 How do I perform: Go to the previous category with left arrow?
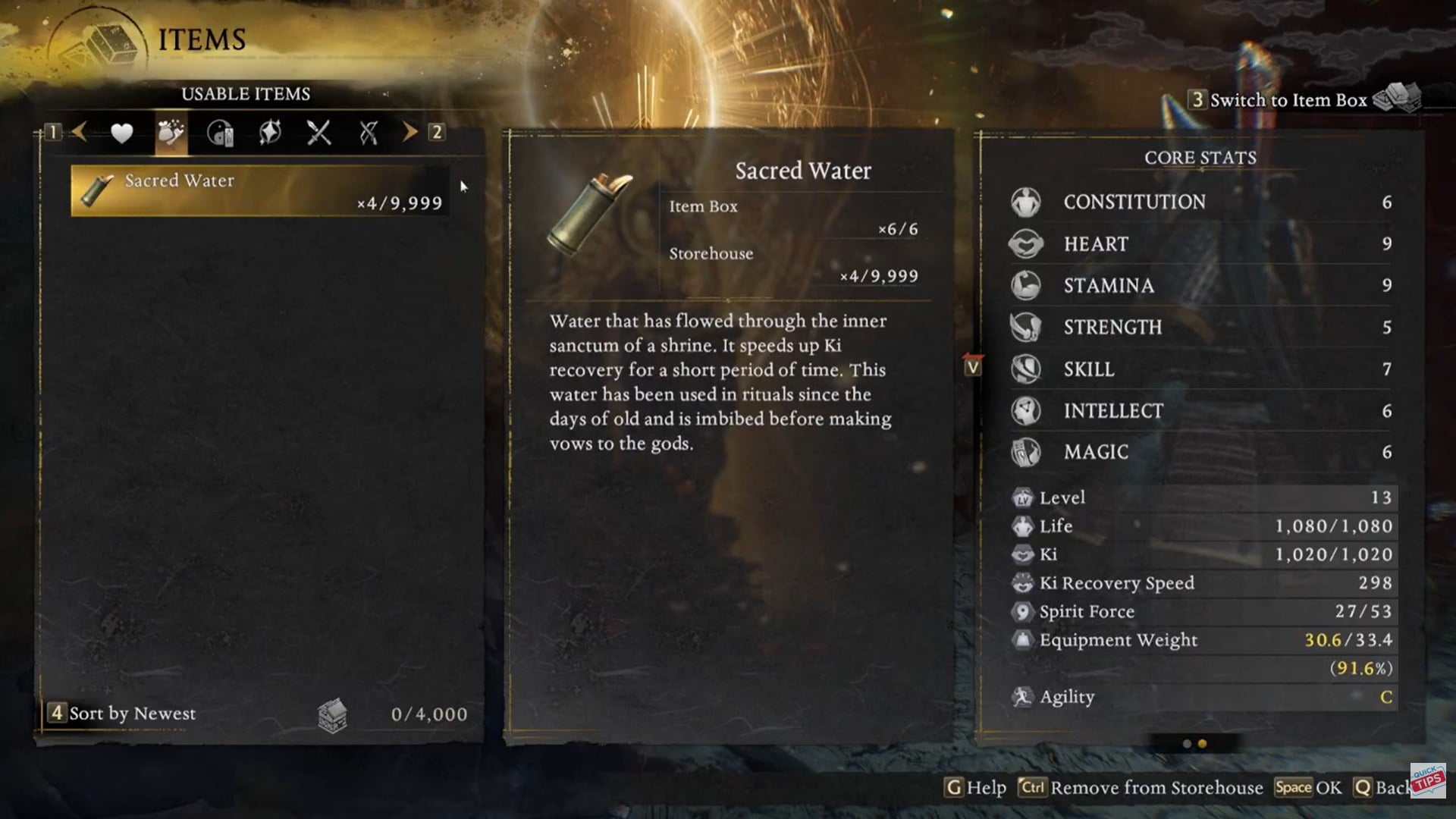coord(79,133)
